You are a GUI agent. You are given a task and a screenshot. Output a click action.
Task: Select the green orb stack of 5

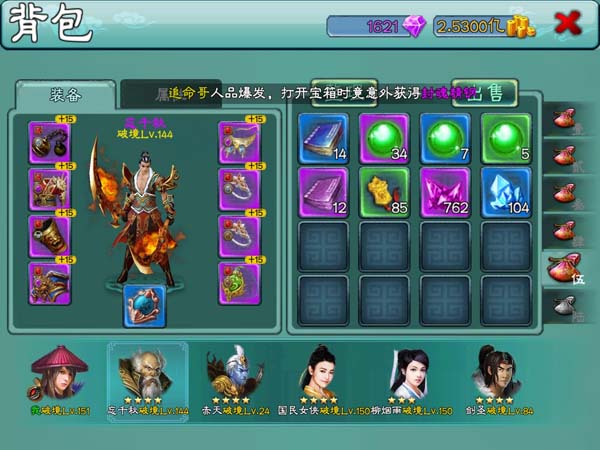click(x=506, y=138)
